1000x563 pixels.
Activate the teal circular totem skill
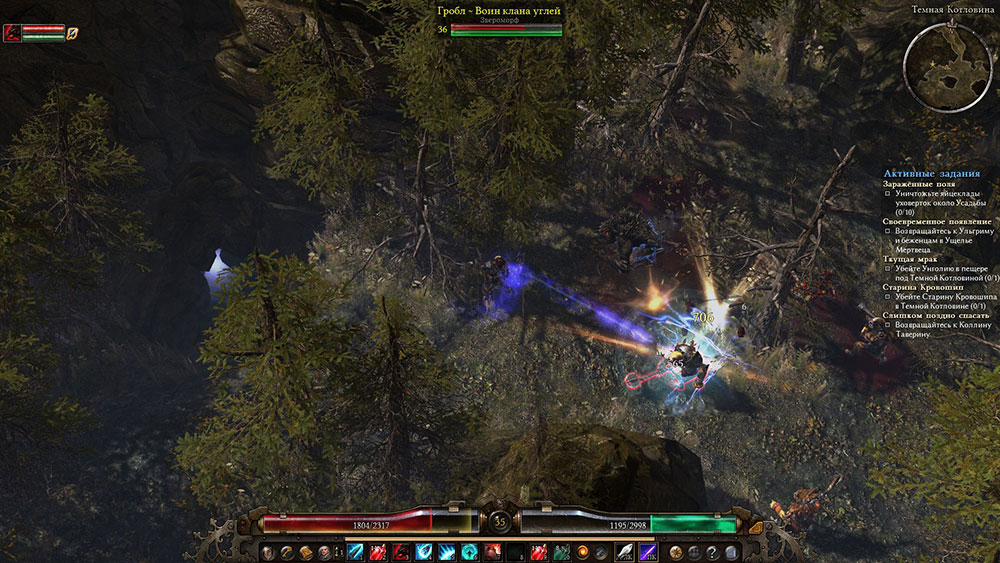click(x=469, y=552)
